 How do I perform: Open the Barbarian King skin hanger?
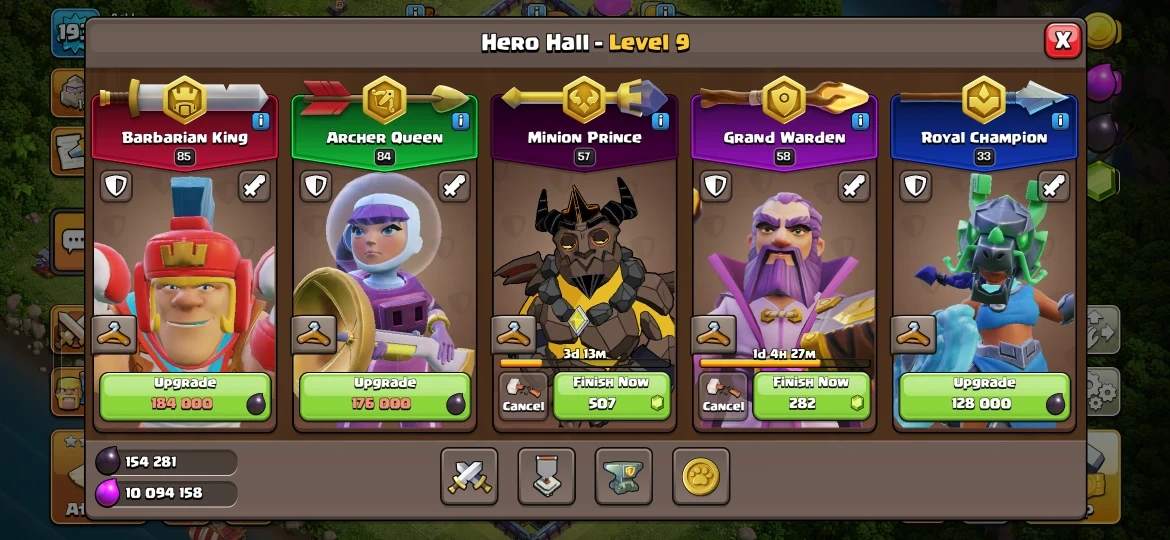pyautogui.click(x=115, y=335)
